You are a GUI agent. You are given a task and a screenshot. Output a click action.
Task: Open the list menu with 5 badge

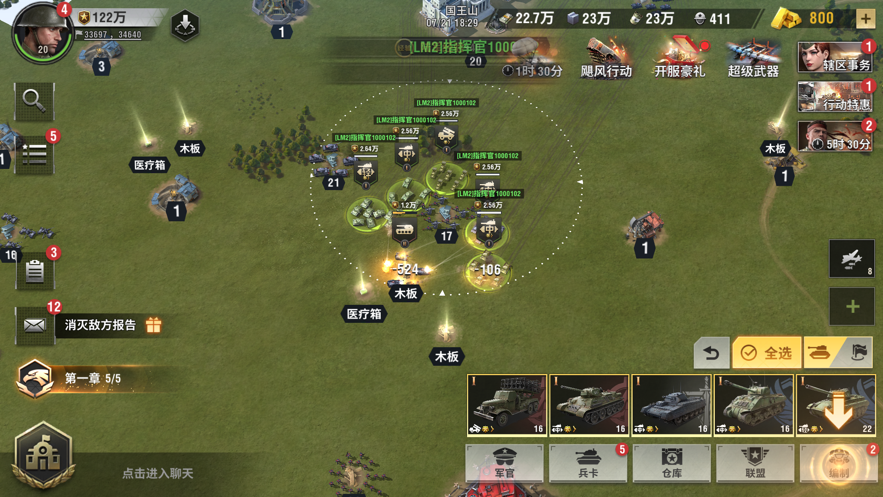(35, 155)
